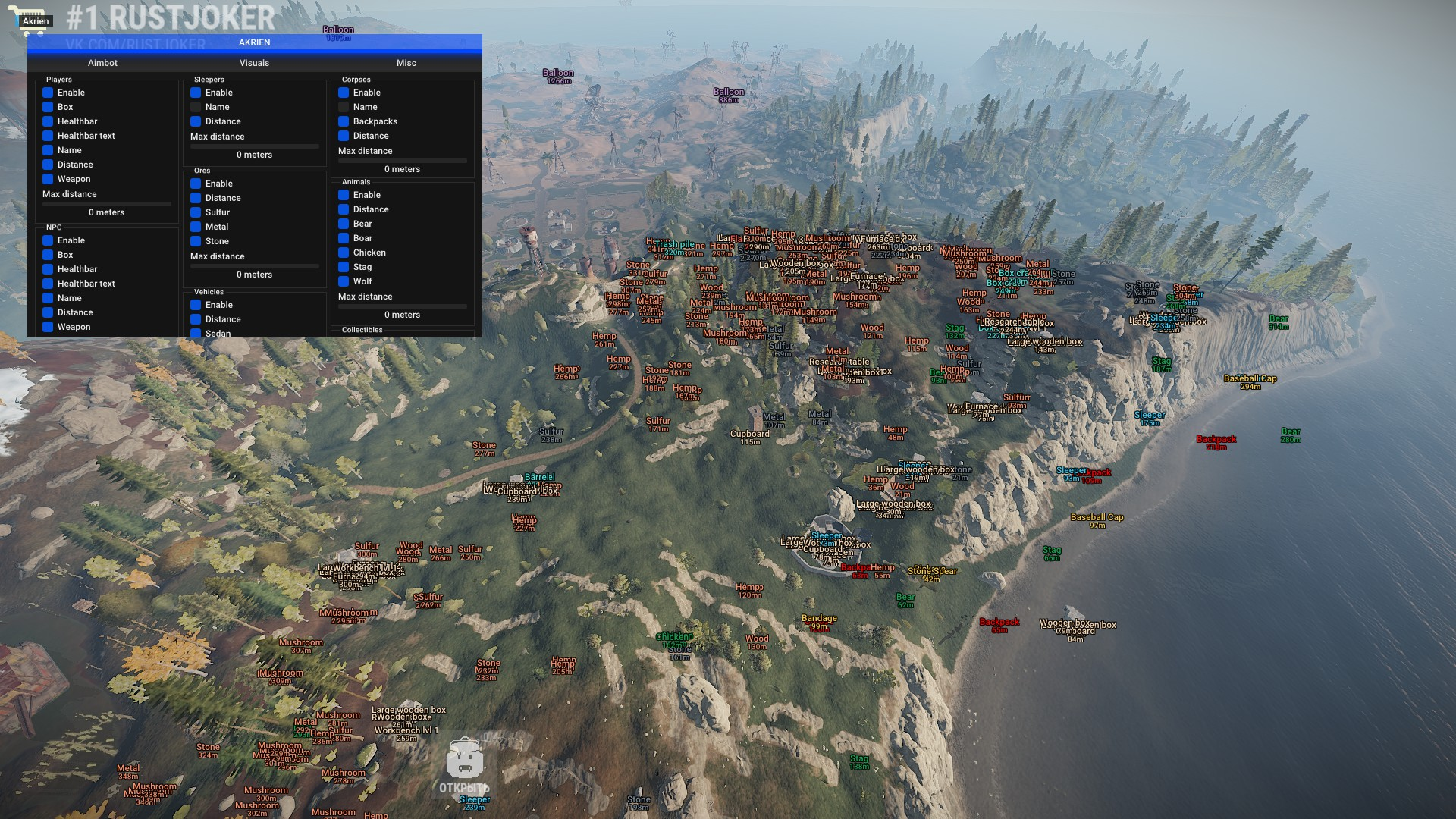Disable the Chicken animal checkbox
Viewport: 1456px width, 819px height.
344,253
